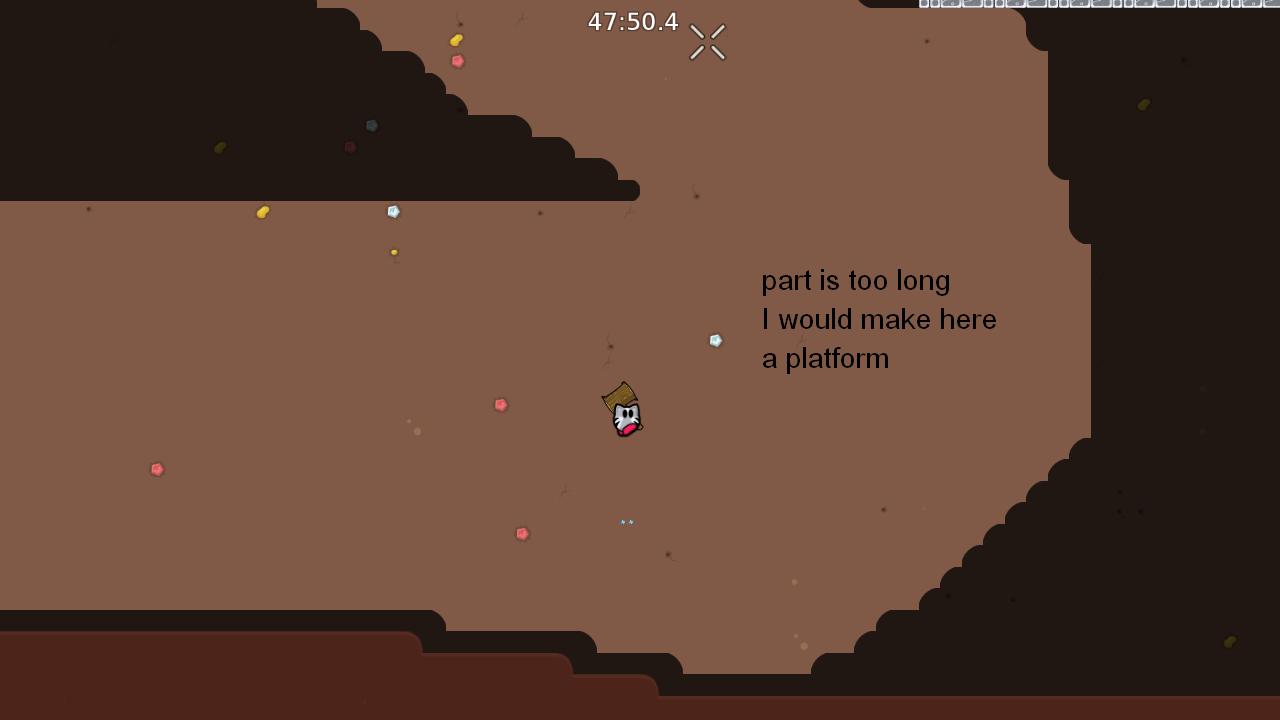
Task: Click the pink gem on the far-left wall
Action: click(x=157, y=469)
